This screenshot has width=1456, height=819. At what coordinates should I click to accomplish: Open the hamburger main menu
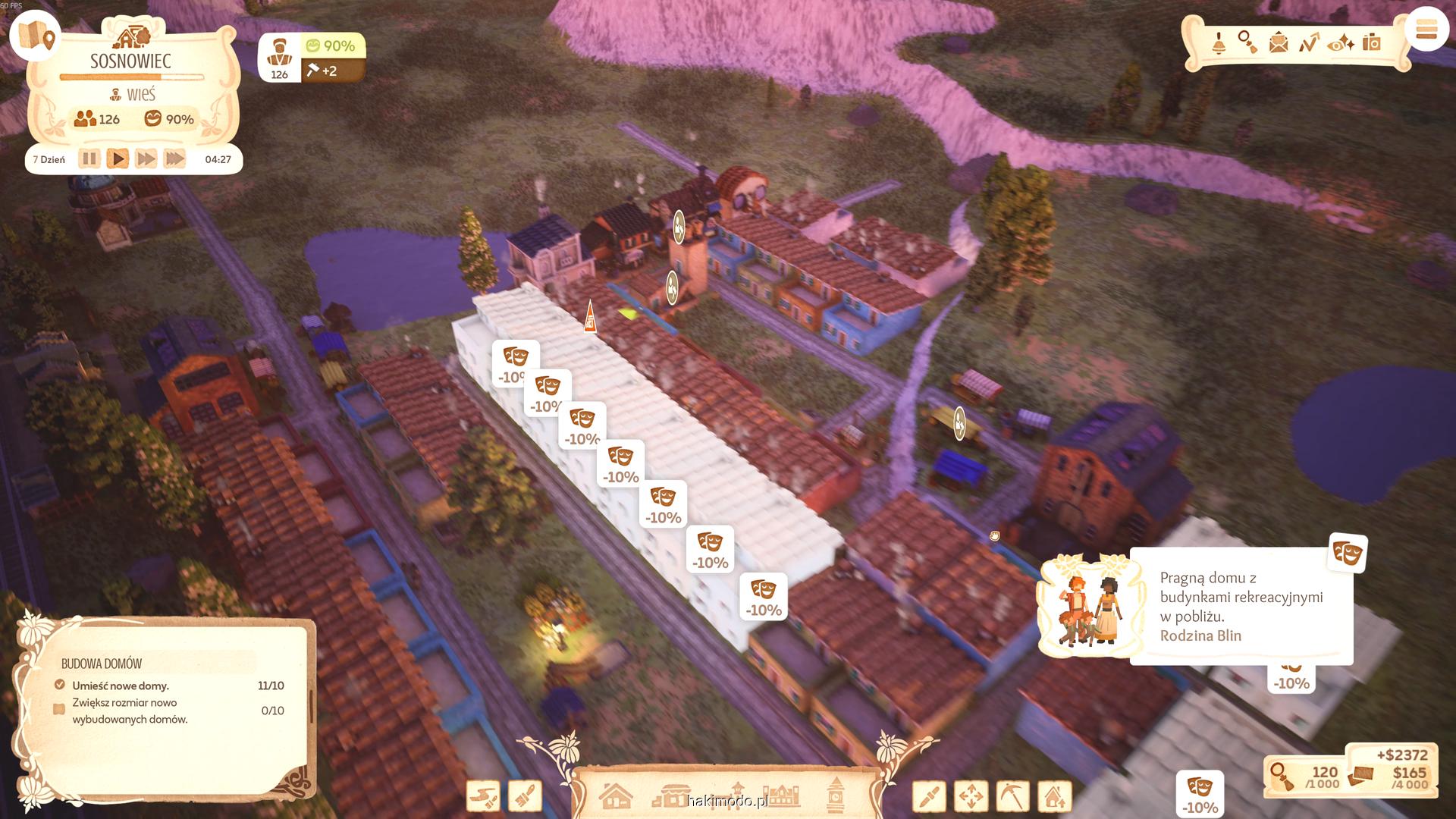coord(1426,30)
